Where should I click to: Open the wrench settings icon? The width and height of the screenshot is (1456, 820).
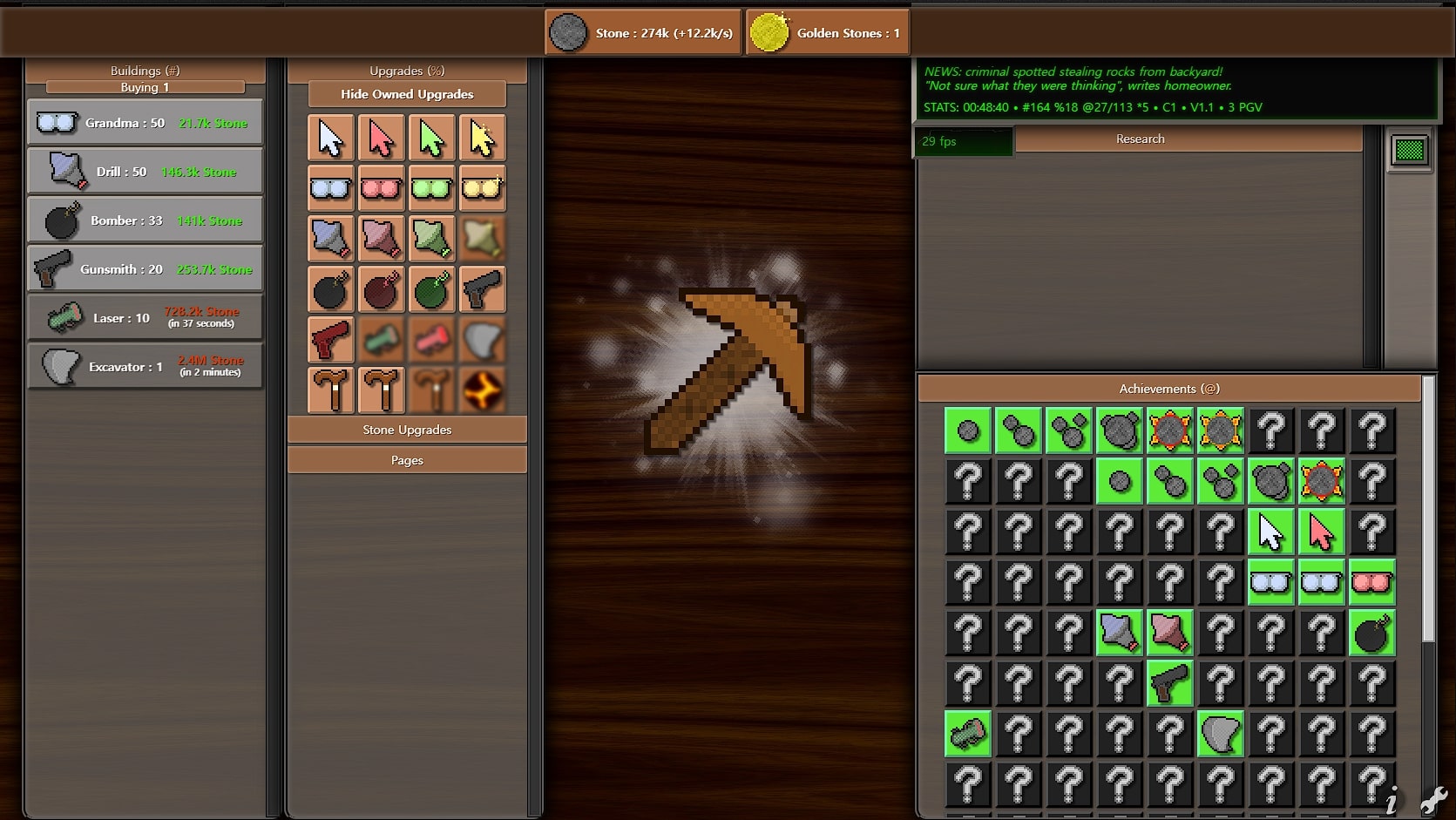pyautogui.click(x=1433, y=799)
